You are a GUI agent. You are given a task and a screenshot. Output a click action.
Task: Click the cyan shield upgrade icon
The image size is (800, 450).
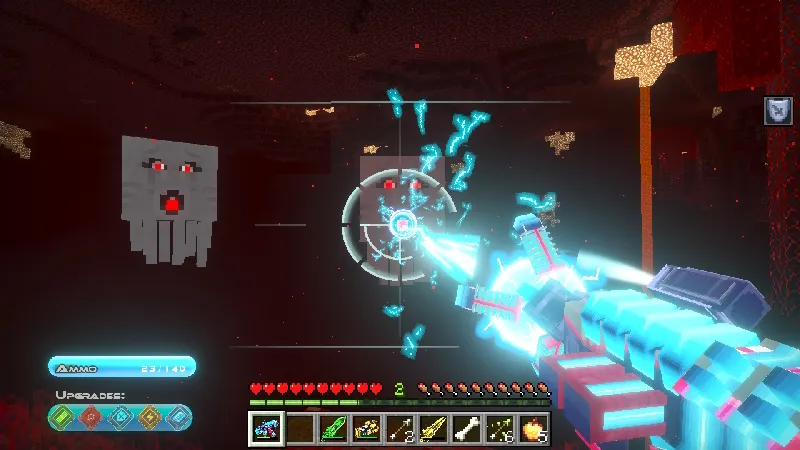point(120,417)
